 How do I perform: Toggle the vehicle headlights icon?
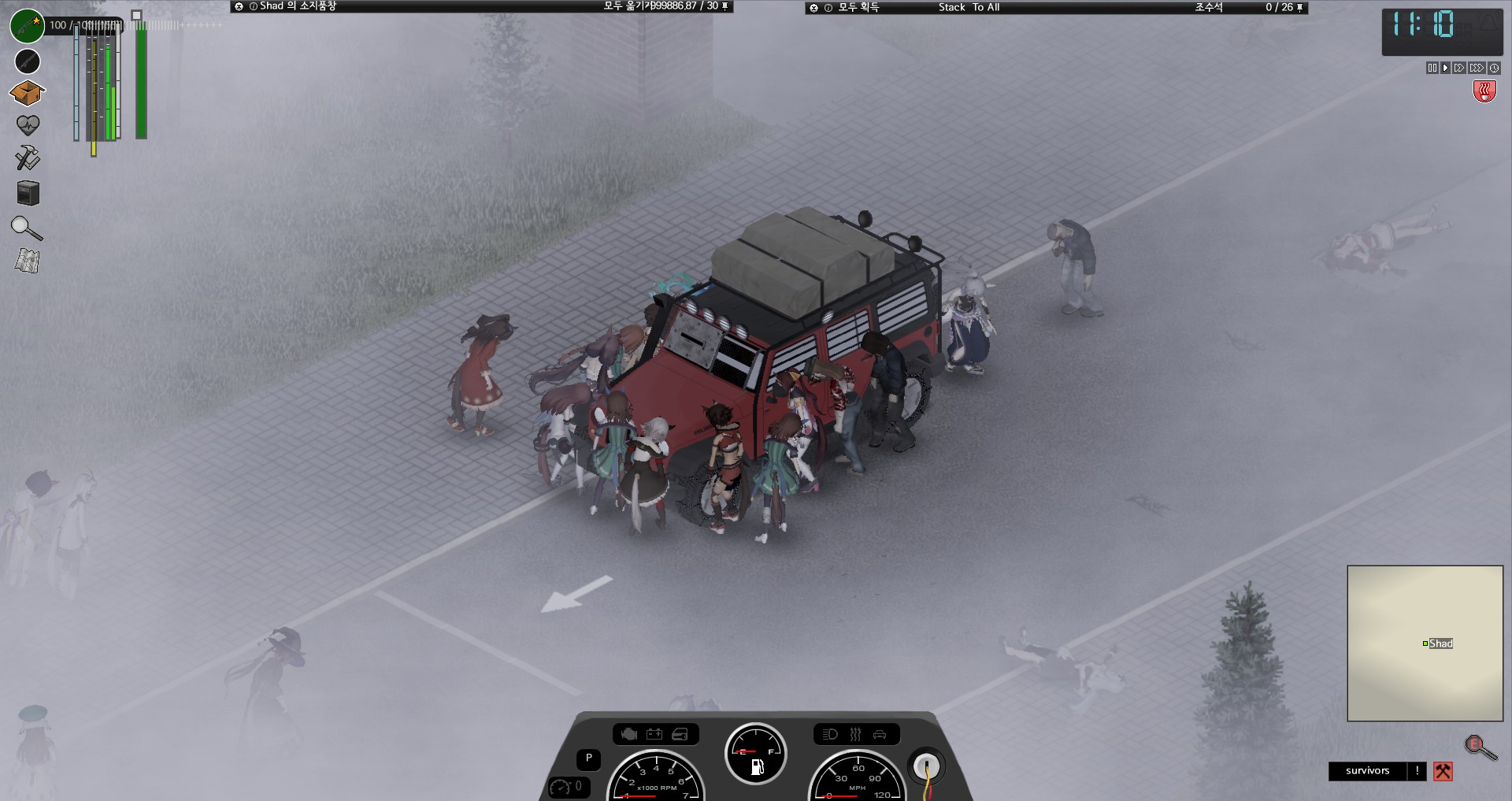tap(830, 735)
